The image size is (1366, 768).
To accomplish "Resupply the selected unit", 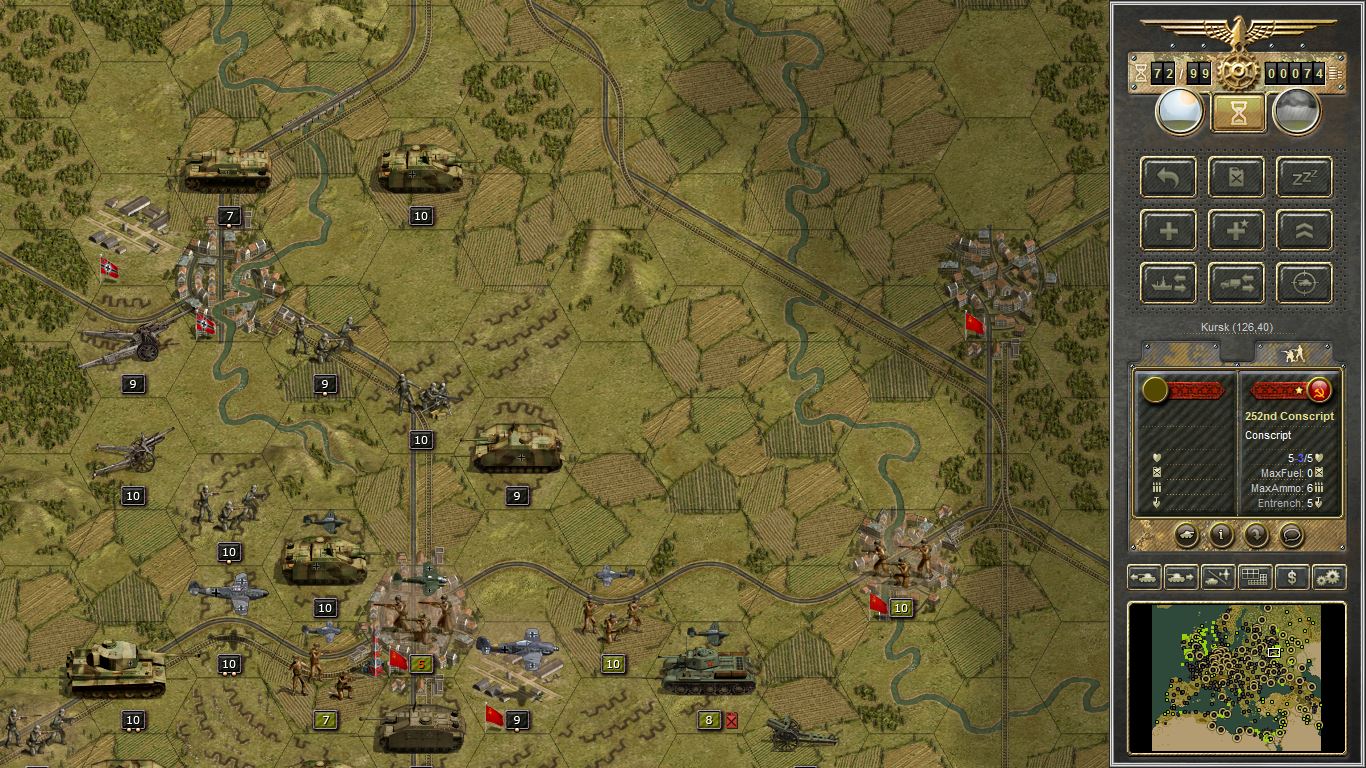I will point(1236,177).
